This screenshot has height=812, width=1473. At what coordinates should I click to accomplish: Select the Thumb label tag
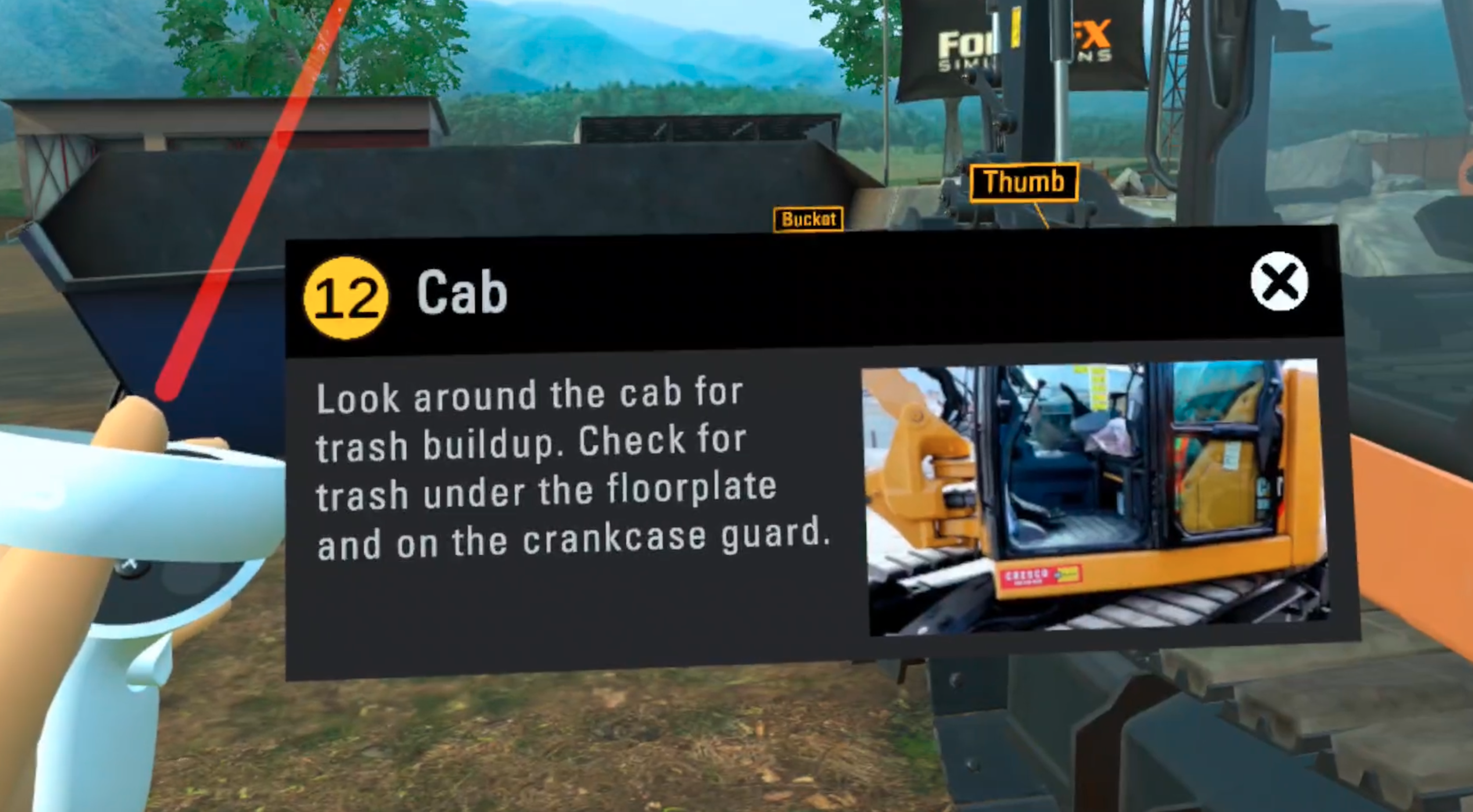1024,183
